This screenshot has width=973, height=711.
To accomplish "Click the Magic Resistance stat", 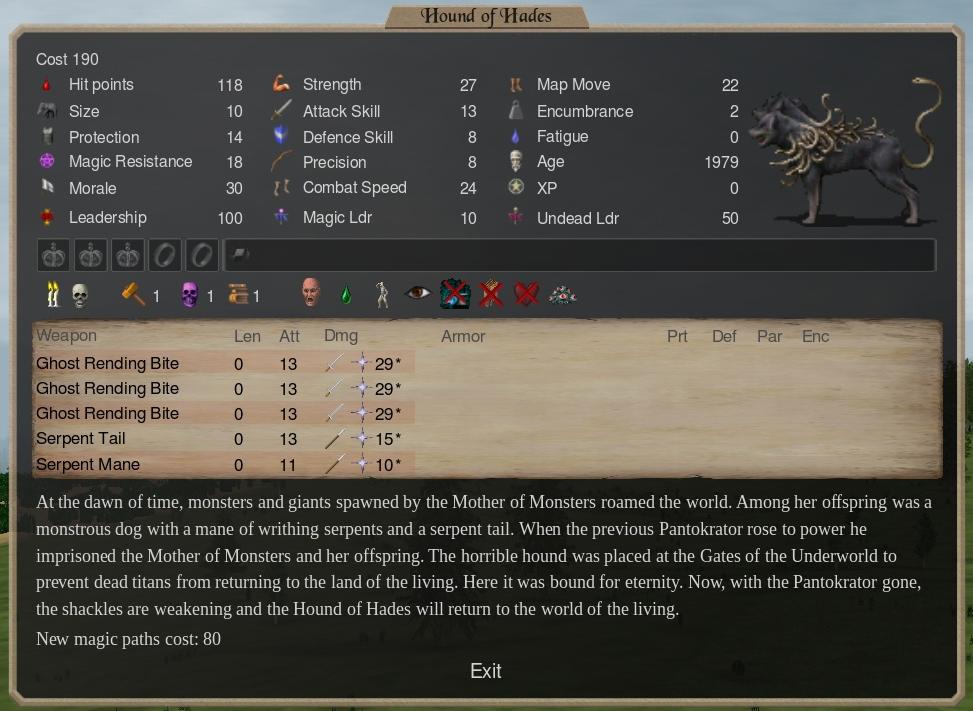I will pyautogui.click(x=130, y=162).
